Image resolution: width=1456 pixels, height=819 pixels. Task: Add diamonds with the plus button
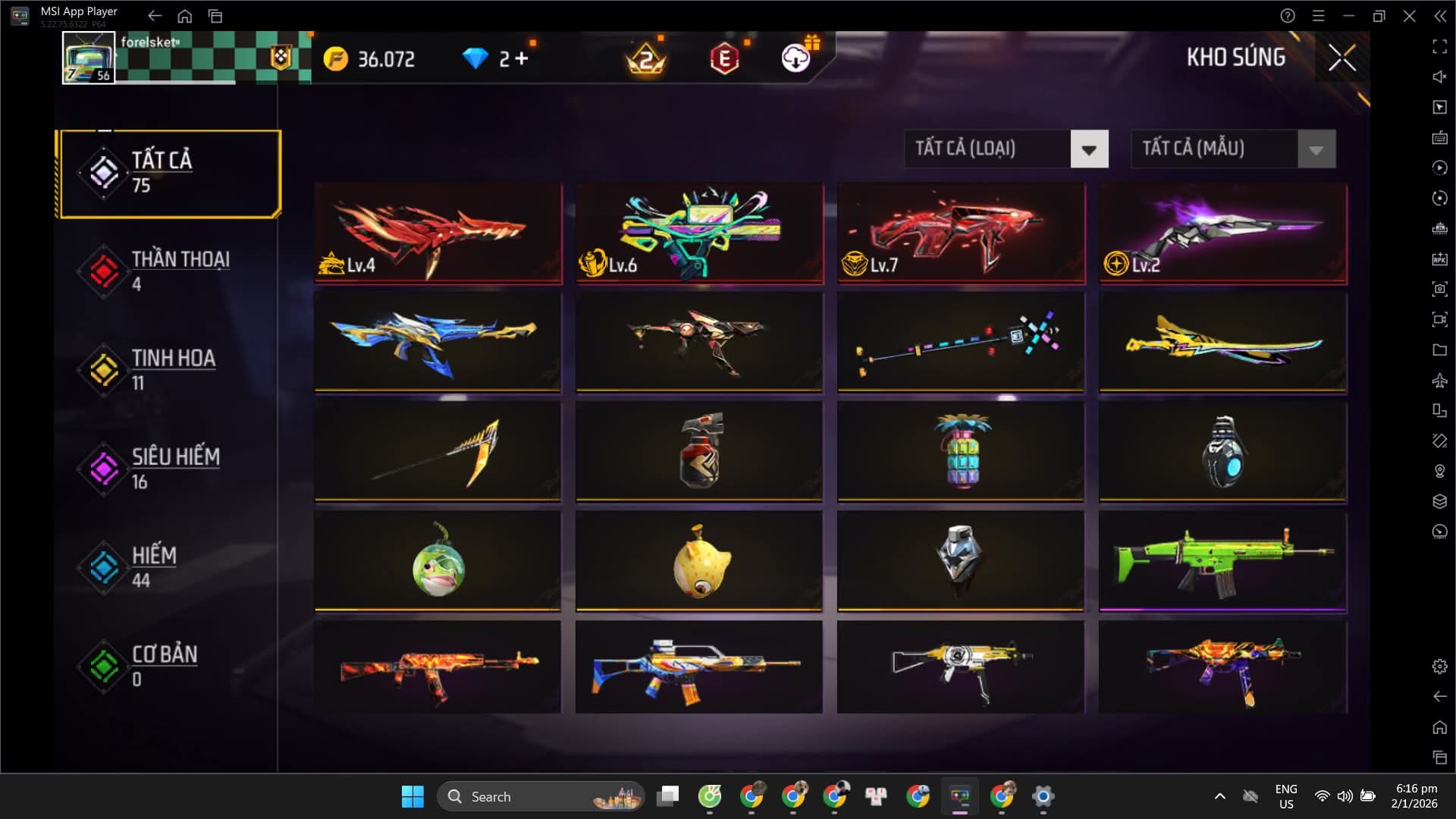click(521, 58)
